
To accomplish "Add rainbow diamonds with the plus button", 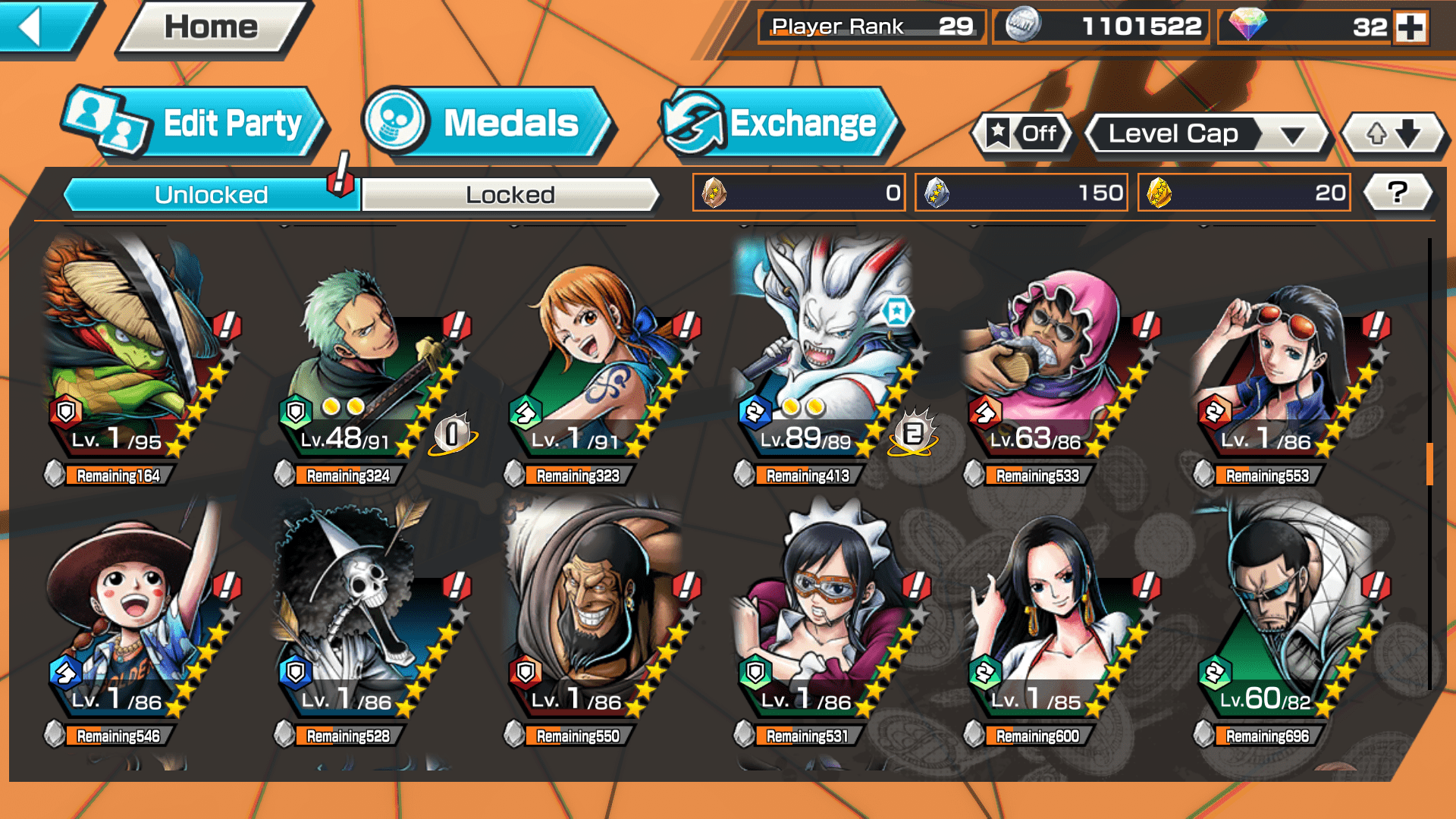I will [x=1411, y=27].
